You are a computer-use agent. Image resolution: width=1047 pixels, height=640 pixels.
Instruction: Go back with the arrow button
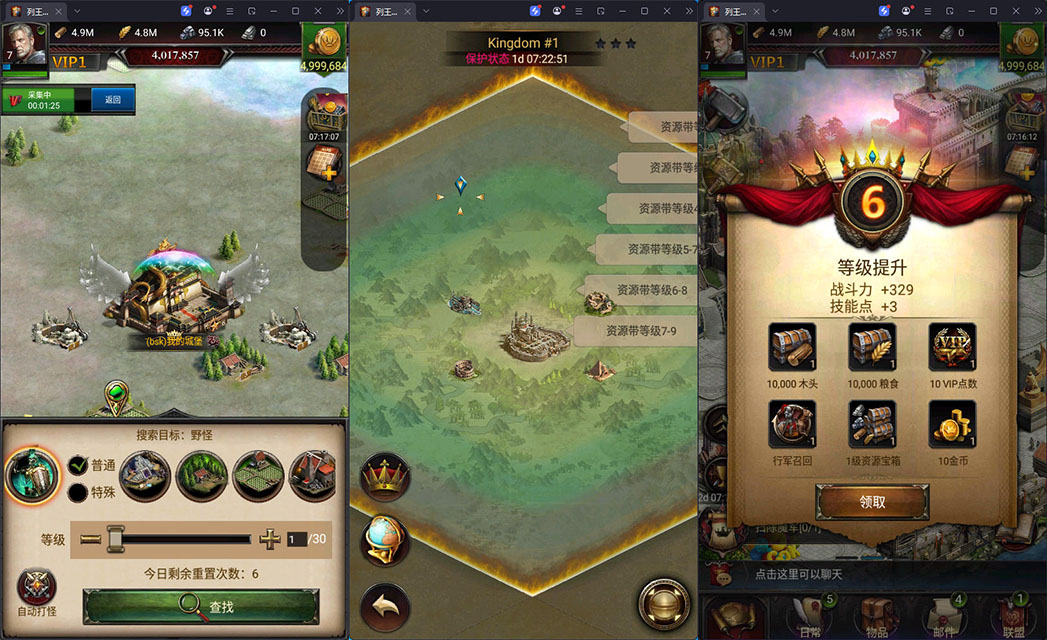pyautogui.click(x=385, y=605)
